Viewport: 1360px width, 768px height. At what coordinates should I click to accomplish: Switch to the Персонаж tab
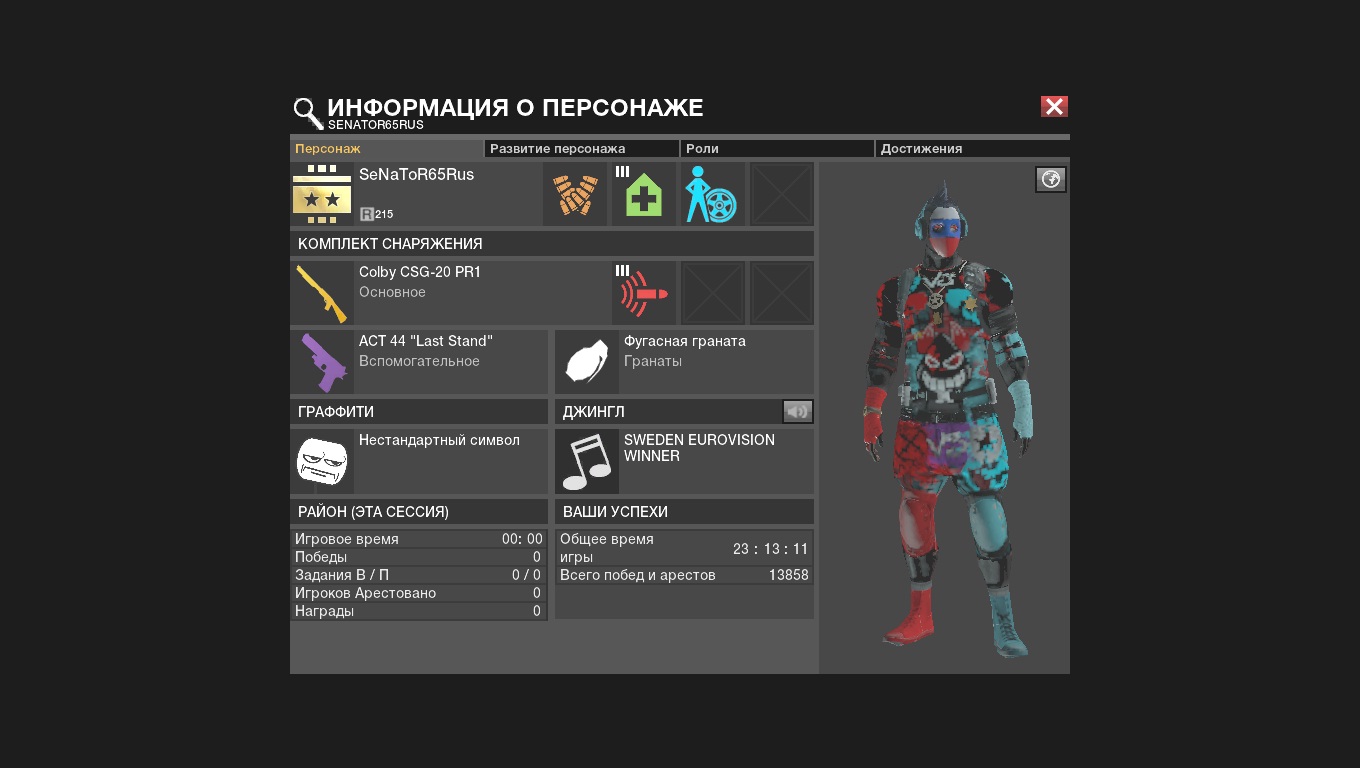point(386,149)
